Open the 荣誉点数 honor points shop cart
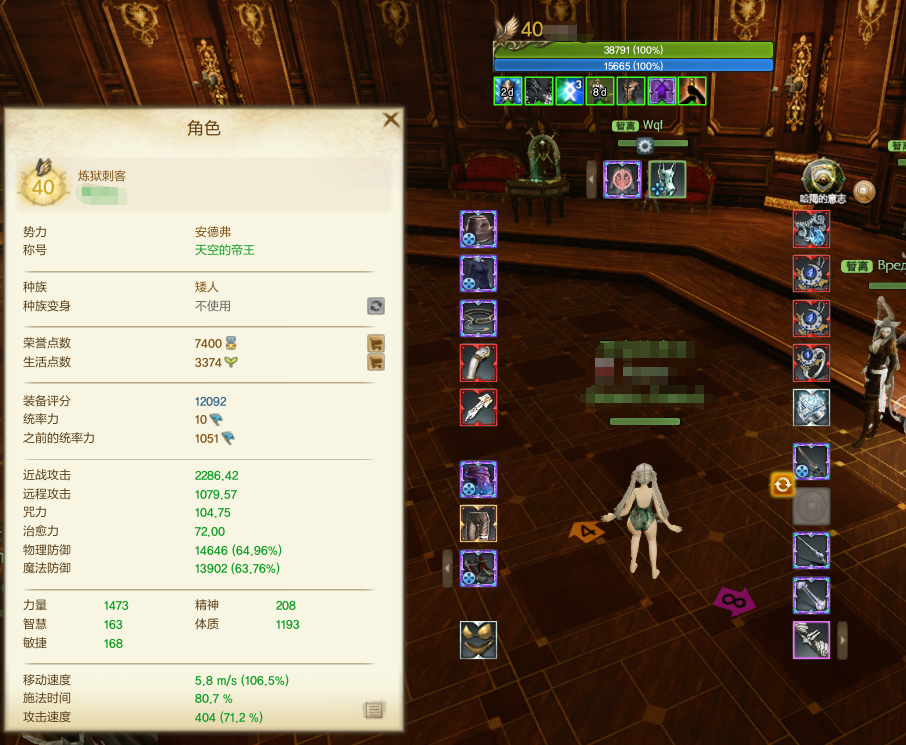The height and width of the screenshot is (745, 906). tap(376, 343)
